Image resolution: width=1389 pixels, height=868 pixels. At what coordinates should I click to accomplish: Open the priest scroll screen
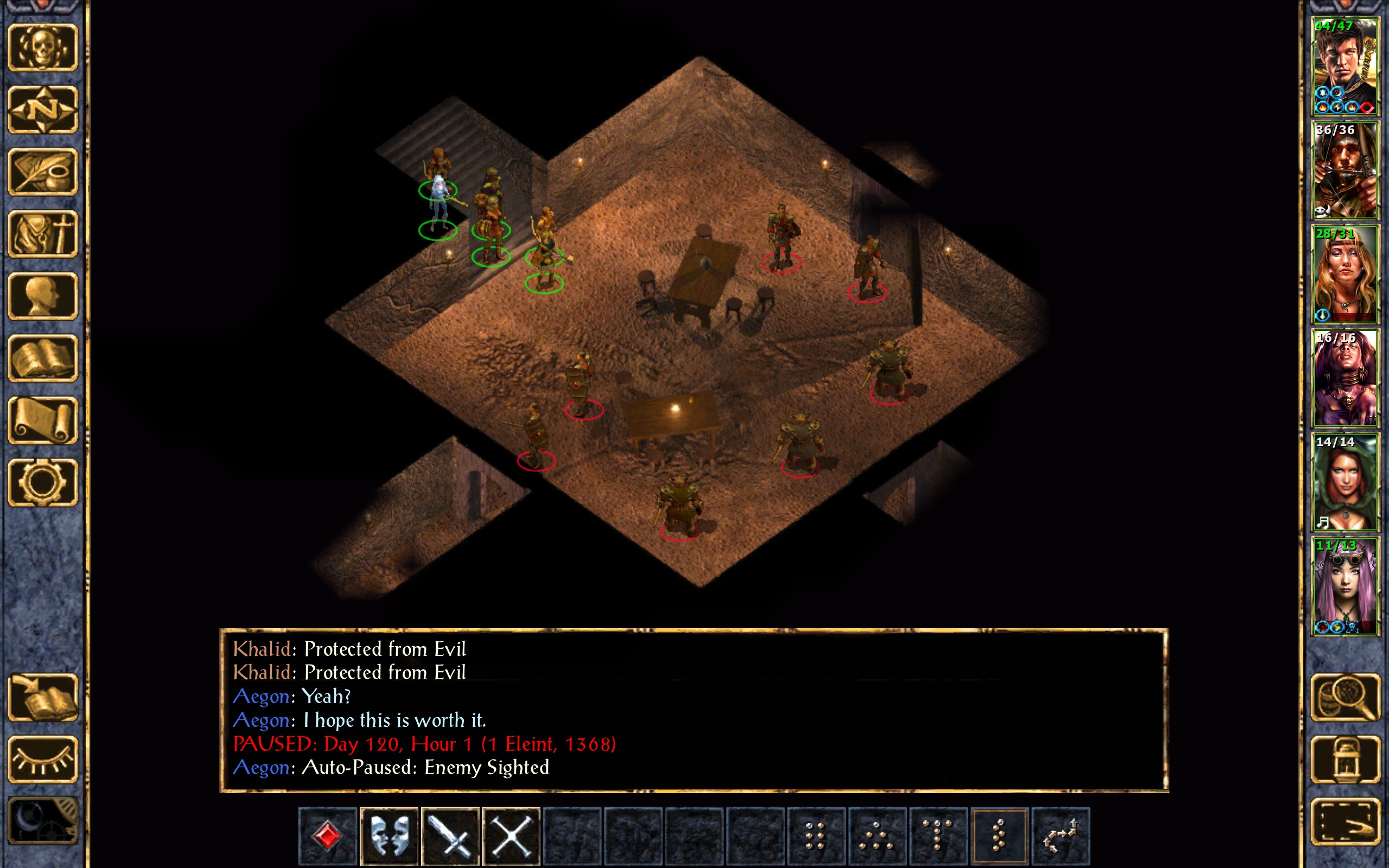[42, 420]
